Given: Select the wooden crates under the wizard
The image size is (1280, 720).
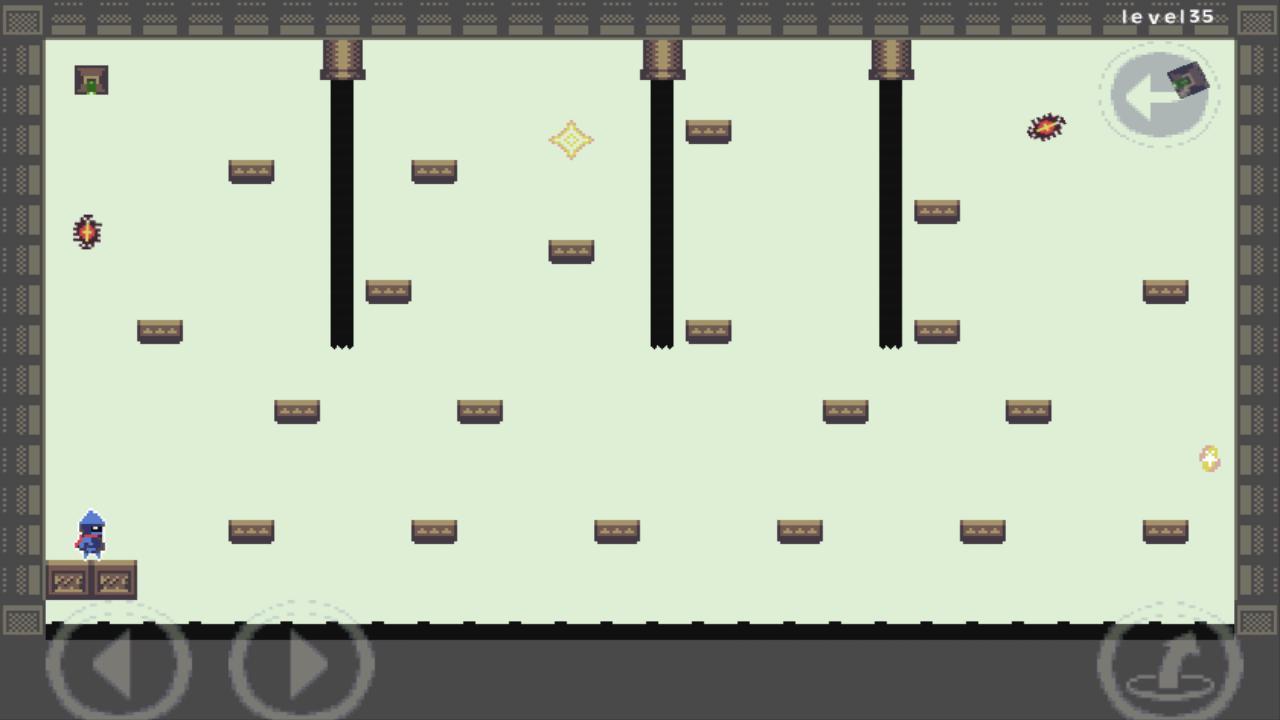Looking at the screenshot, I should pos(92,580).
